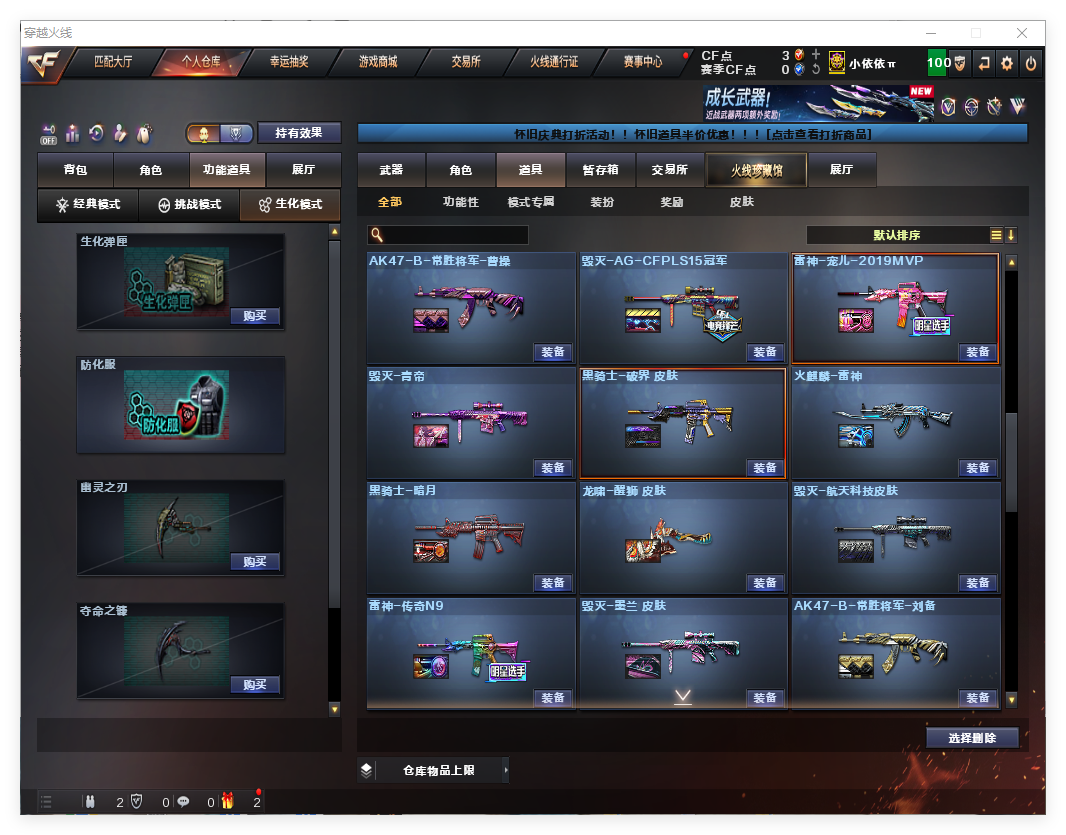Image resolution: width=1066 pixels, height=835 pixels.
Task: Buy the 生化弹匣 item
Action: click(x=254, y=316)
